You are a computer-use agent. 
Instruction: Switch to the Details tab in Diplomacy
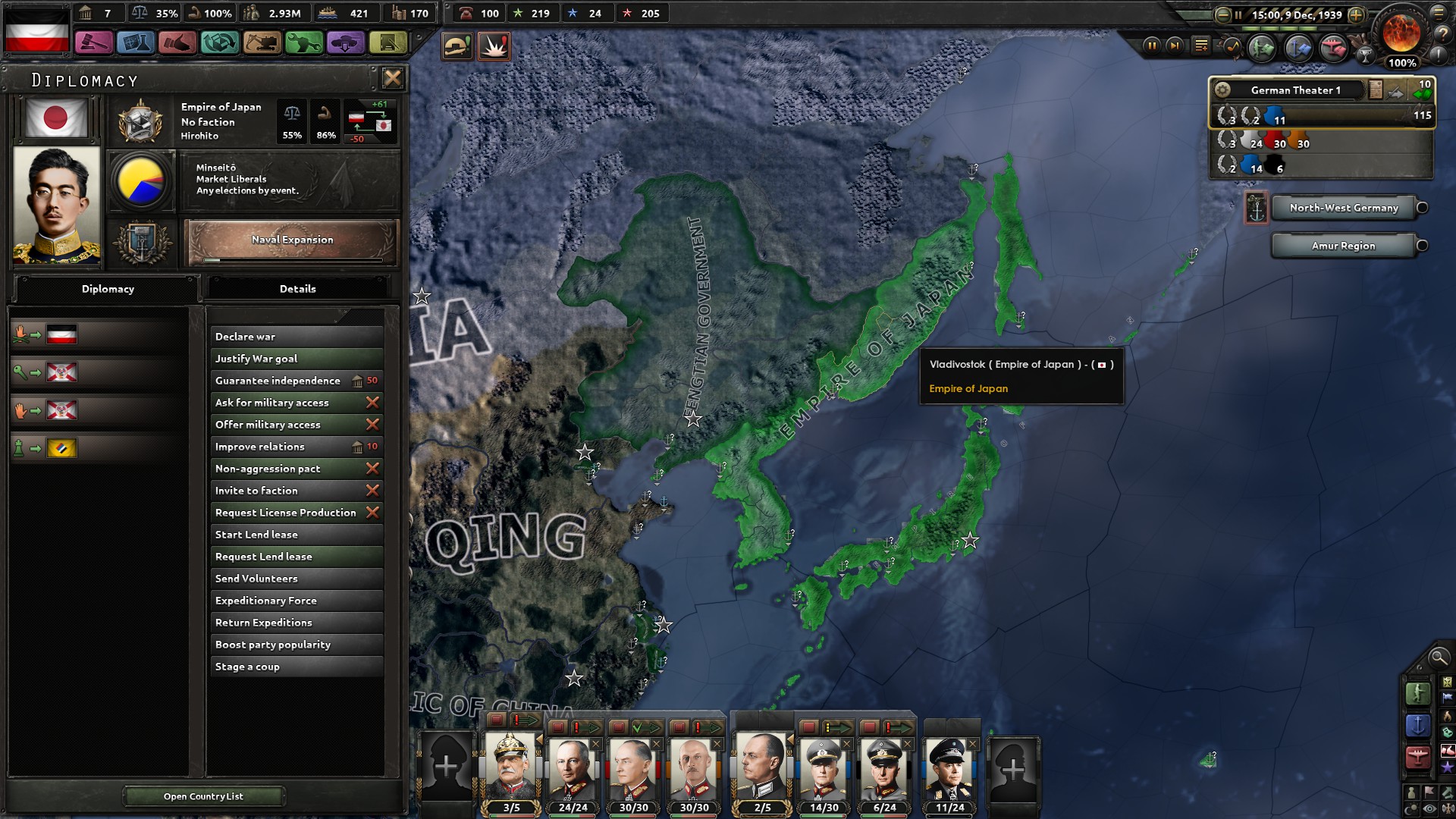click(x=299, y=289)
